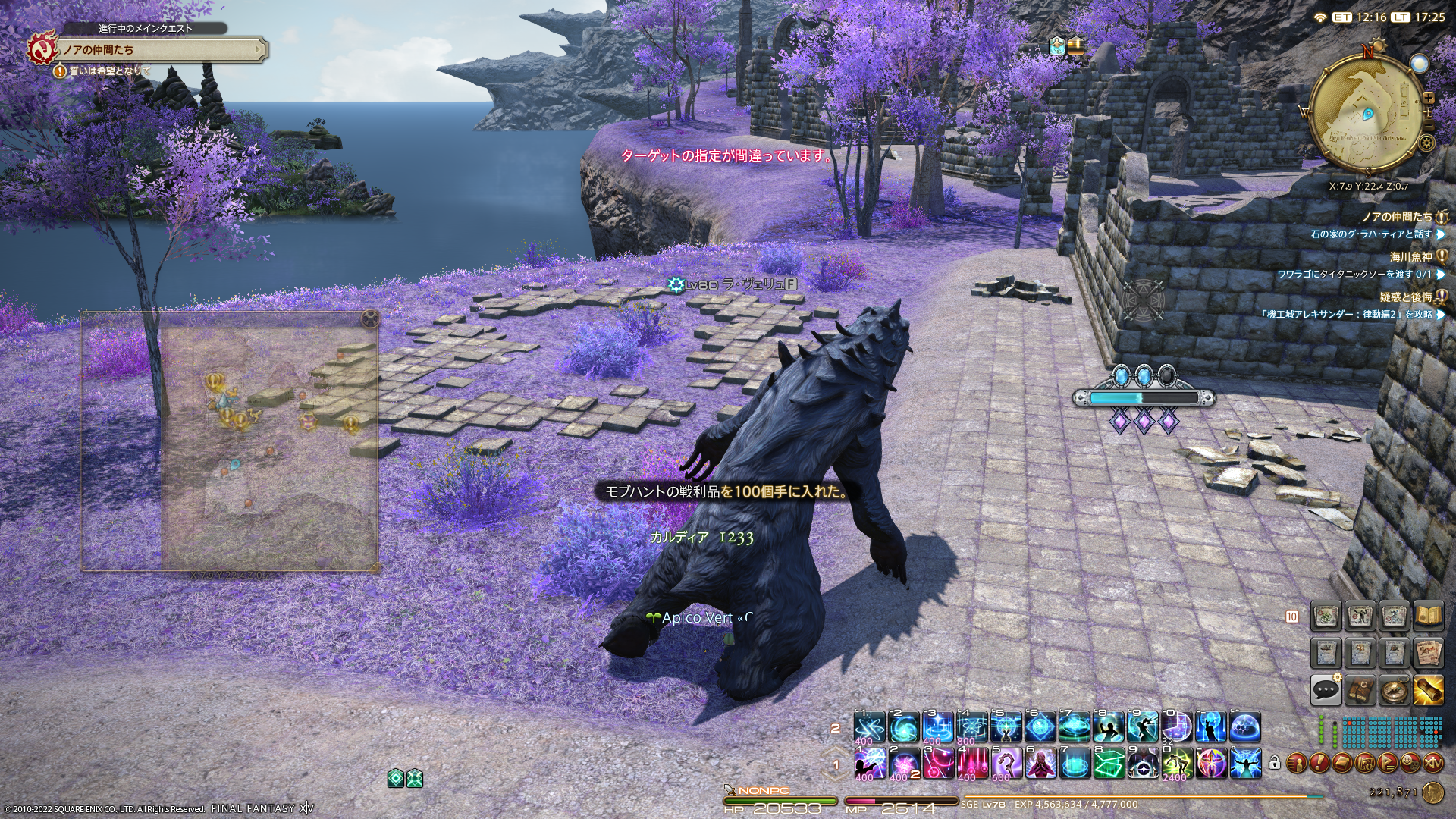
Task: Select the 疑惑と後悔 quest in tracker
Action: point(1406,297)
